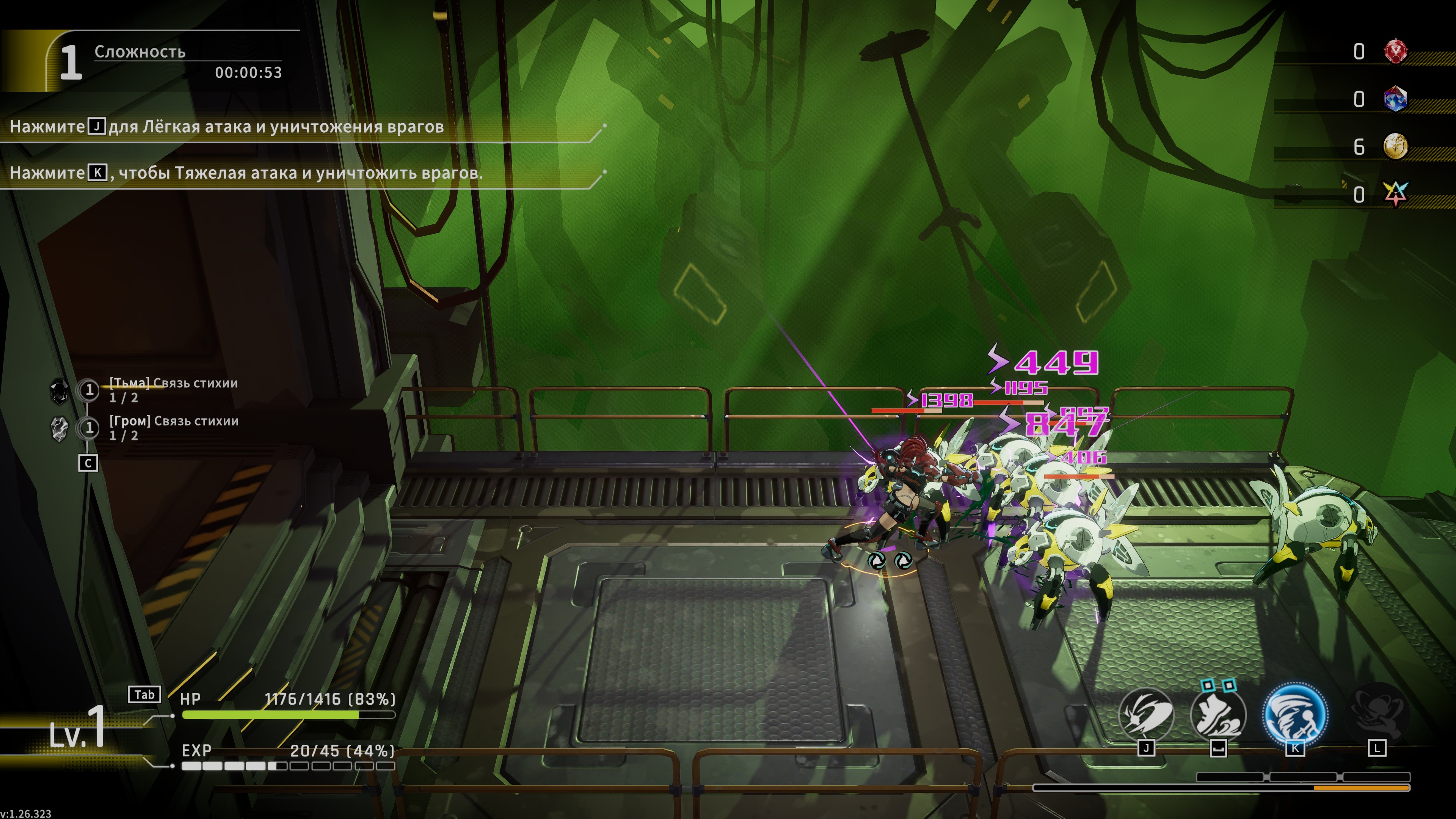The image size is (1456, 819).
Task: Open the [Тьма] Связь стихии entry
Action: pos(173,390)
